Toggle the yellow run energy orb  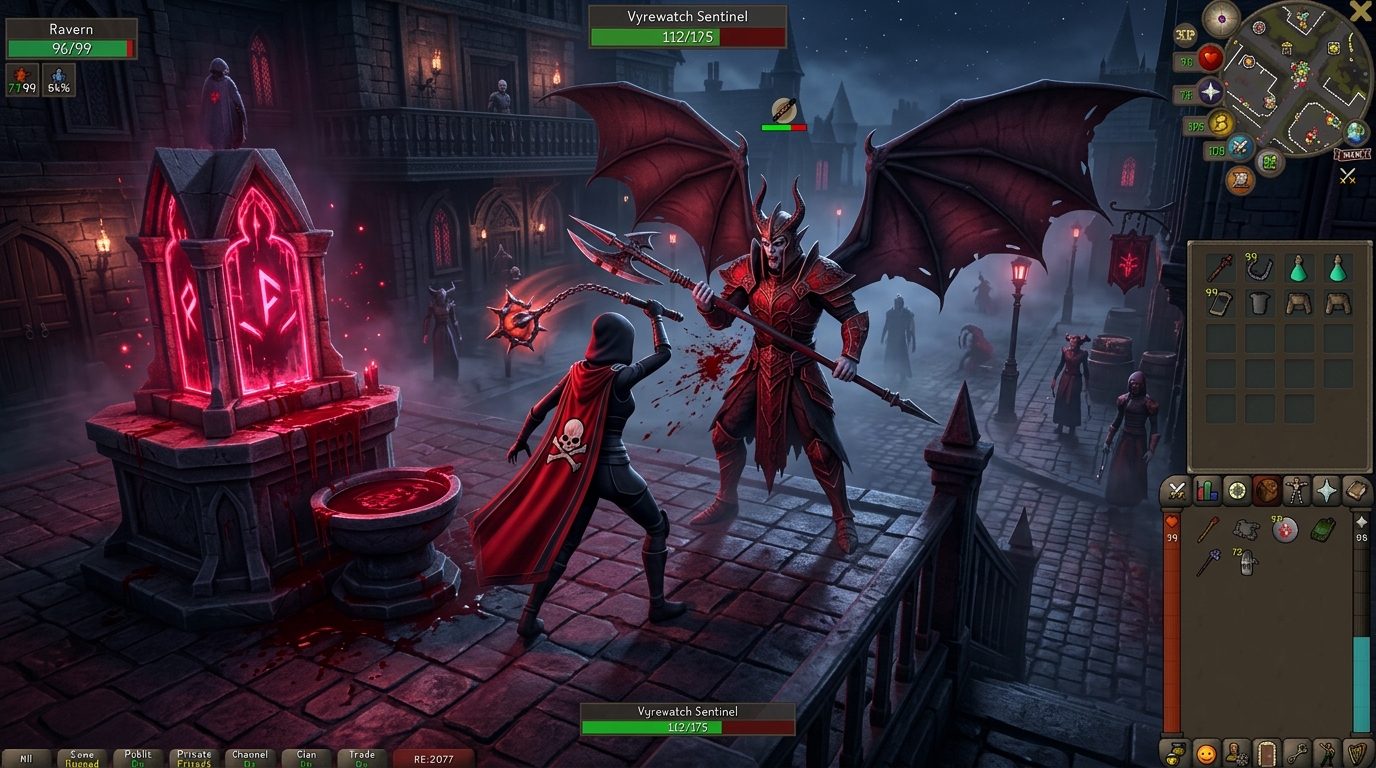pos(1219,124)
